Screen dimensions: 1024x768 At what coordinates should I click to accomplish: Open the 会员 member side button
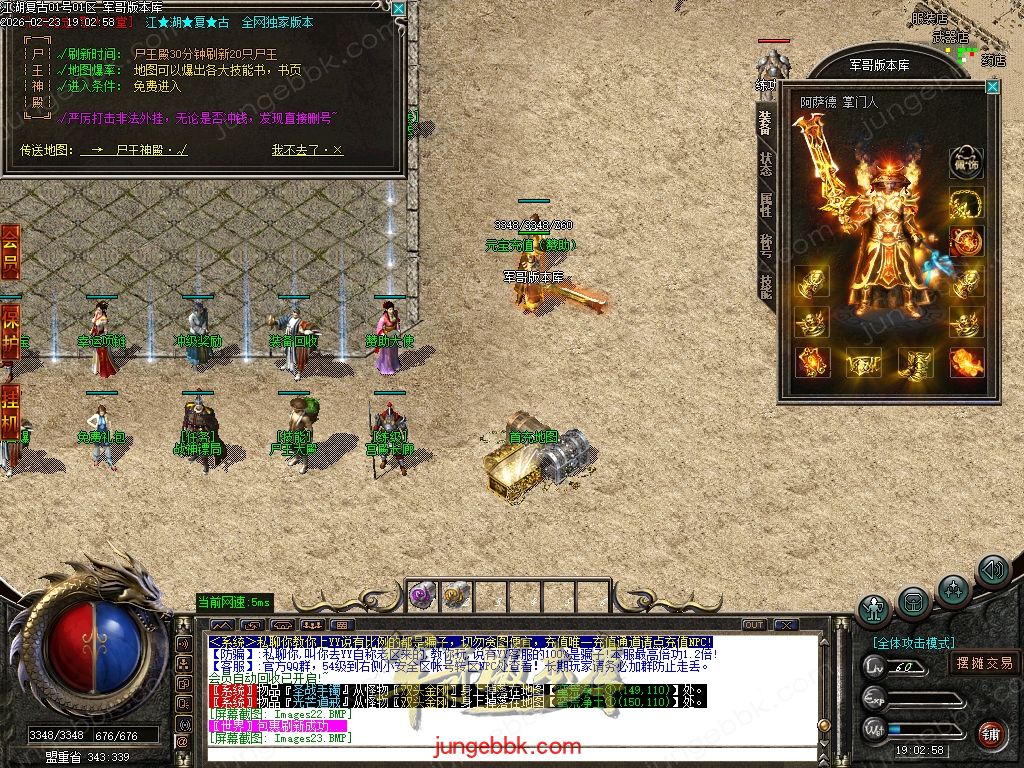pos(9,251)
